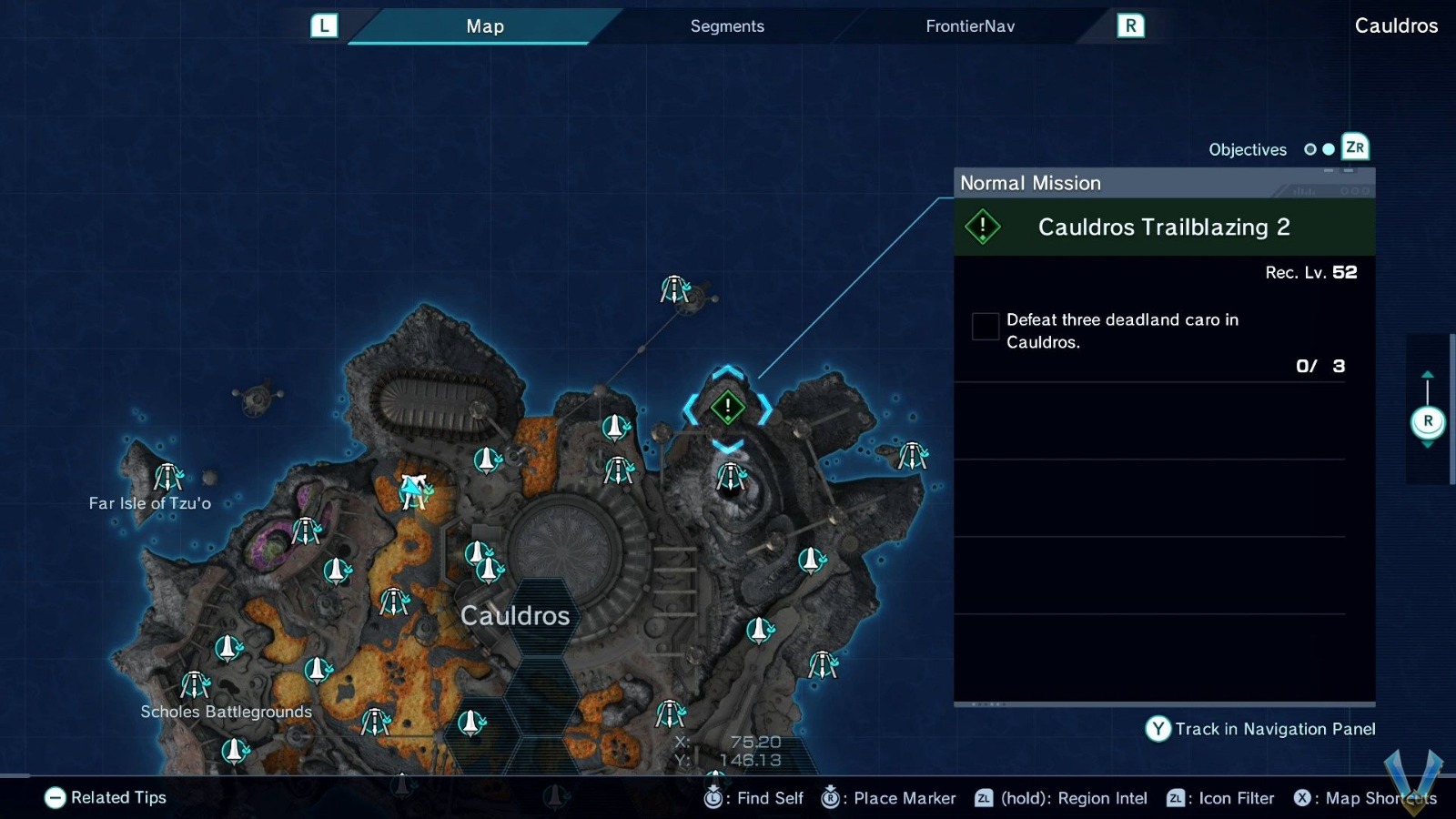Select the white skip-travel landmark icon on the map
This screenshot has height=819, width=1456.
point(412,487)
